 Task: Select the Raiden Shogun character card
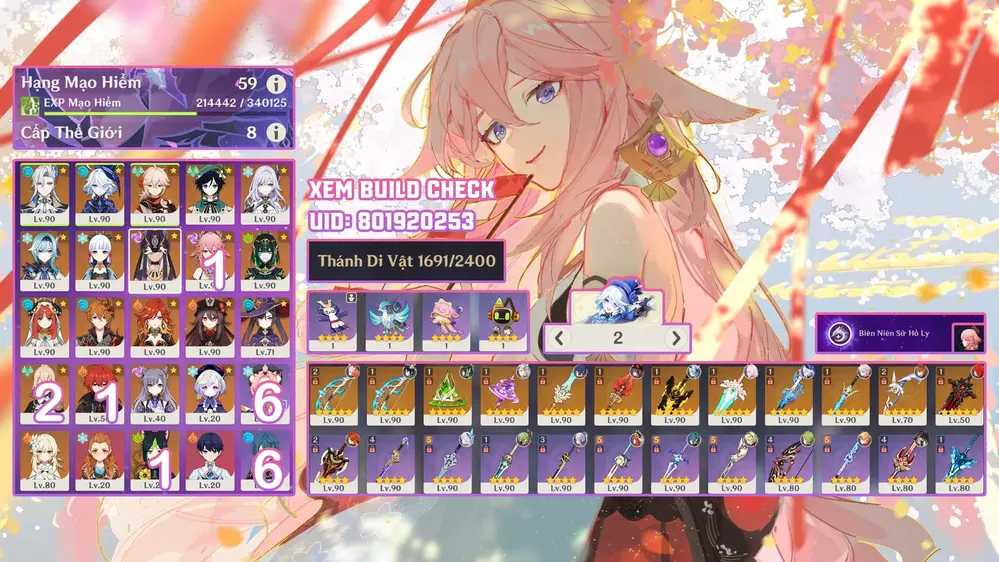tap(154, 260)
